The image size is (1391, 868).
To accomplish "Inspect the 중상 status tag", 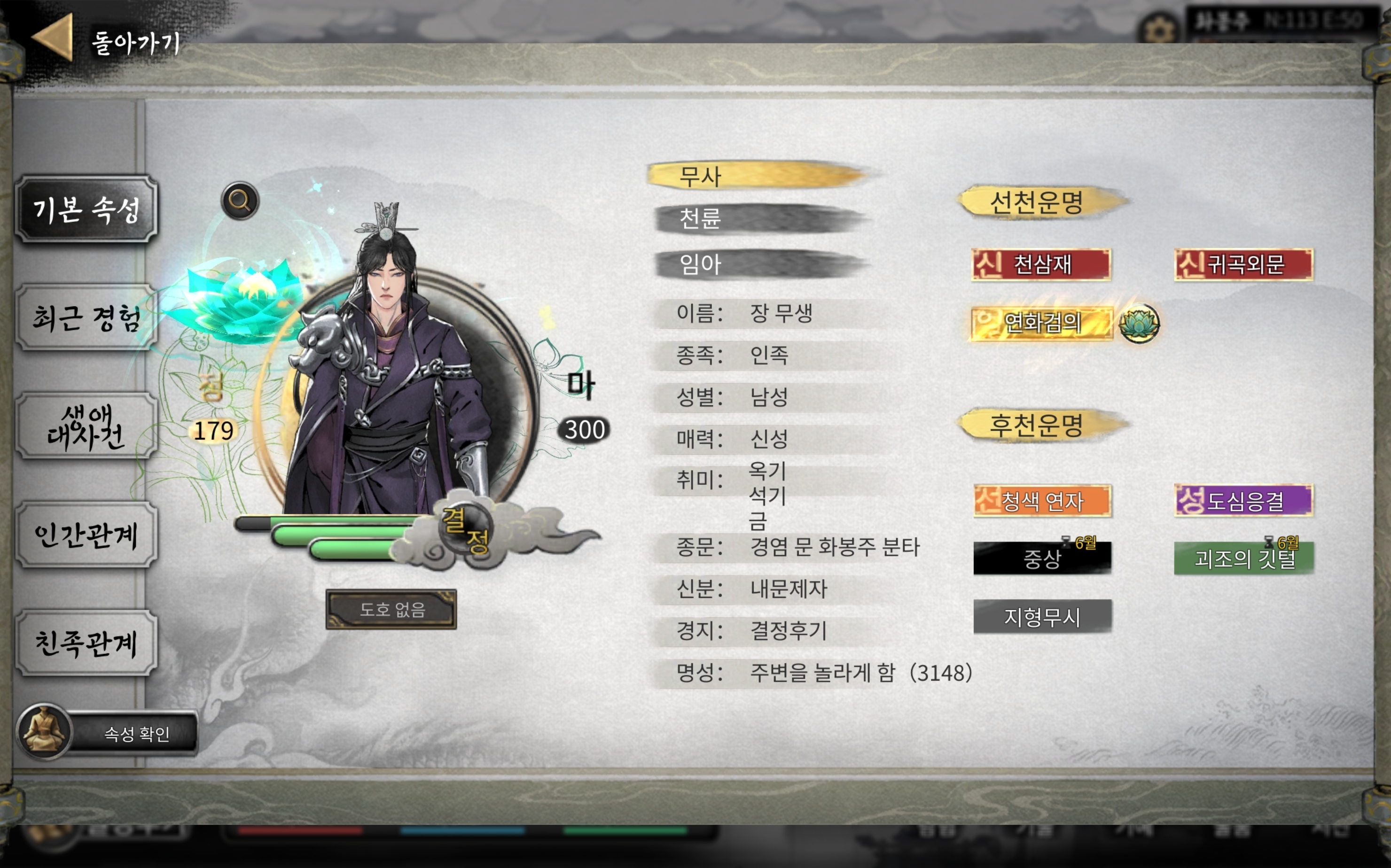I will click(1042, 558).
